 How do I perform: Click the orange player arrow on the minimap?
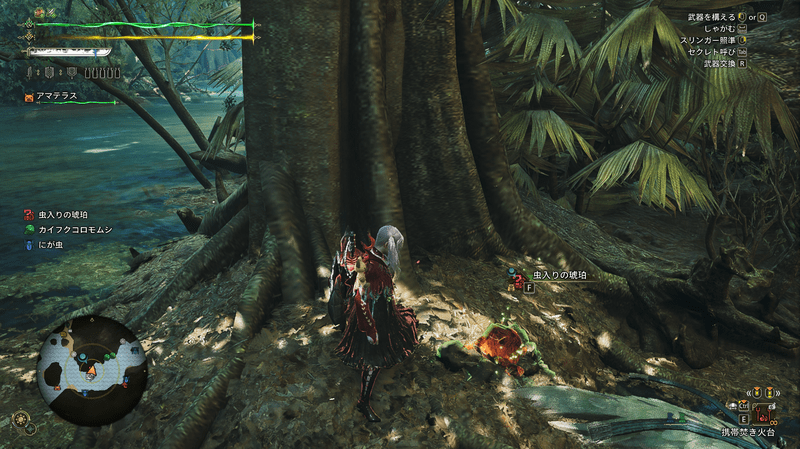93,371
